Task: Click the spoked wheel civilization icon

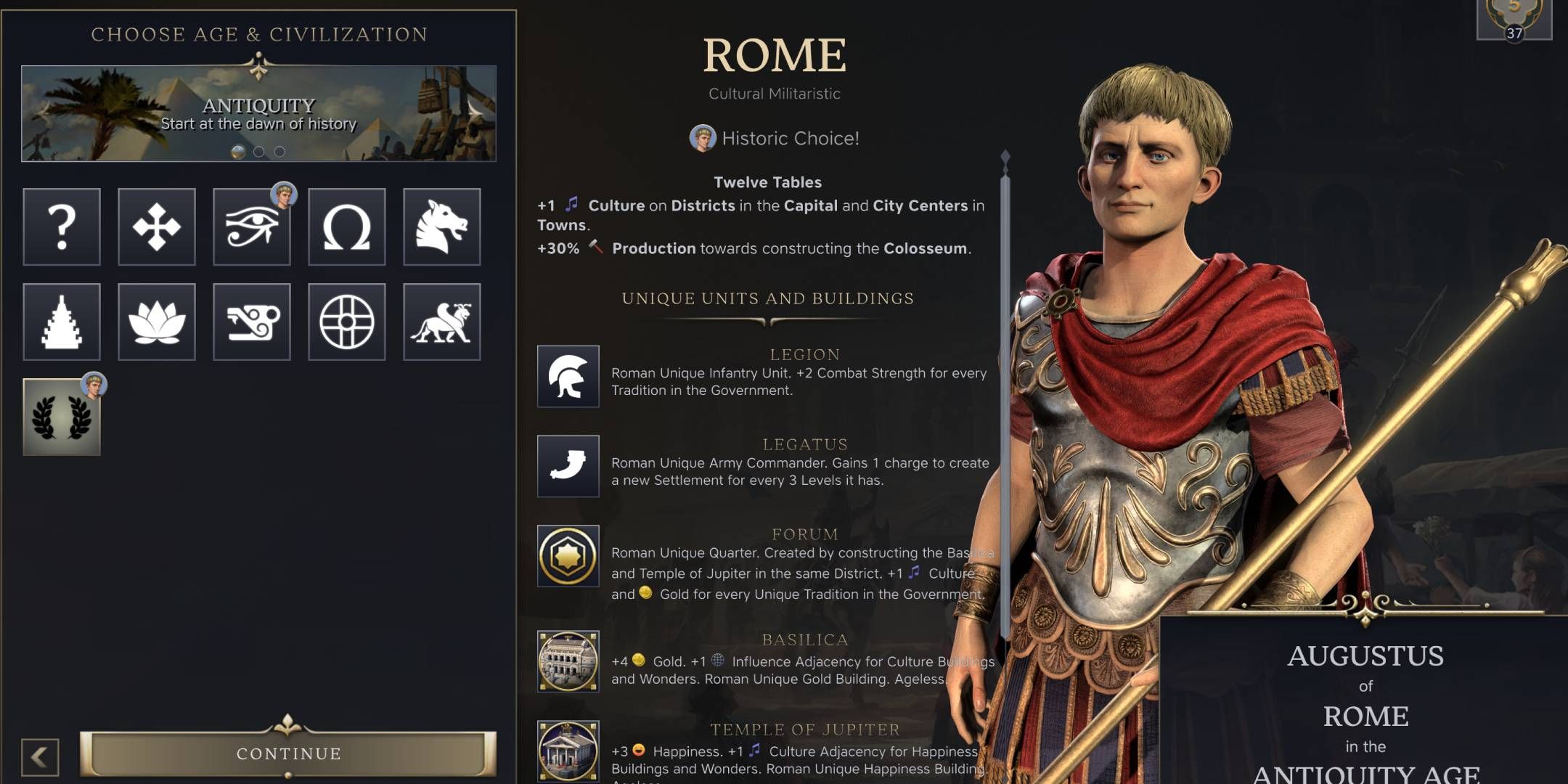Action: [x=346, y=322]
